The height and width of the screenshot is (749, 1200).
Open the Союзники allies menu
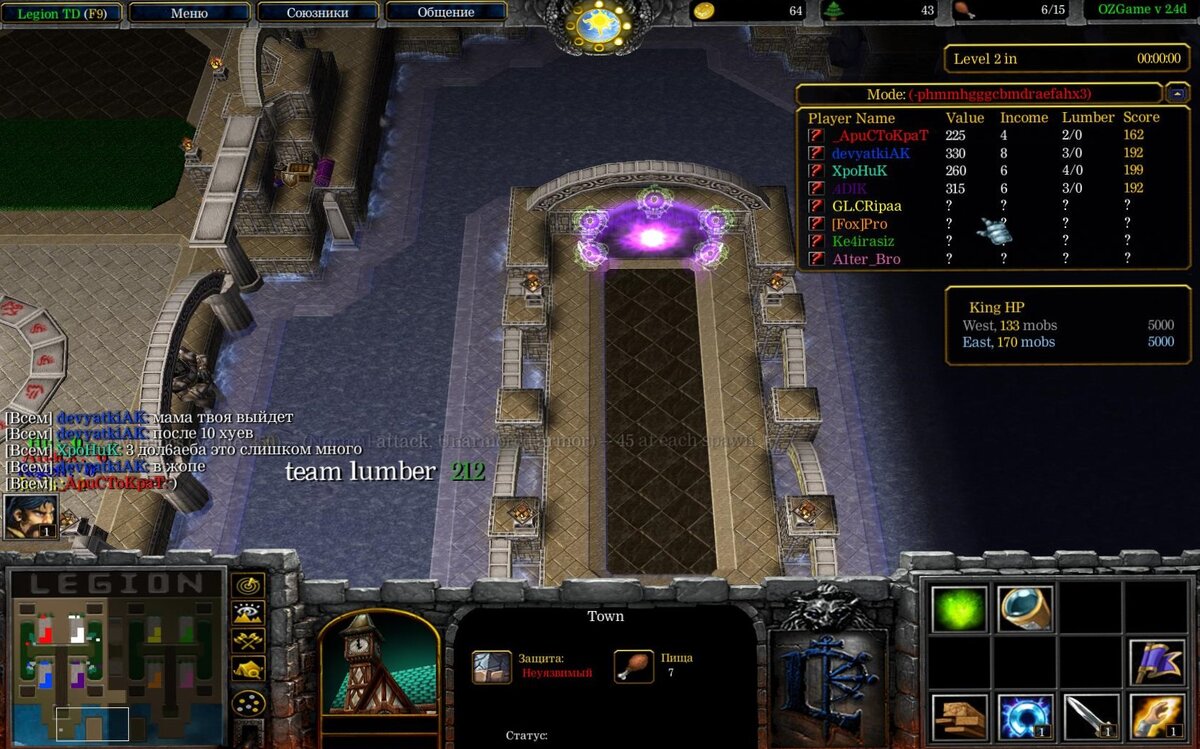click(317, 13)
